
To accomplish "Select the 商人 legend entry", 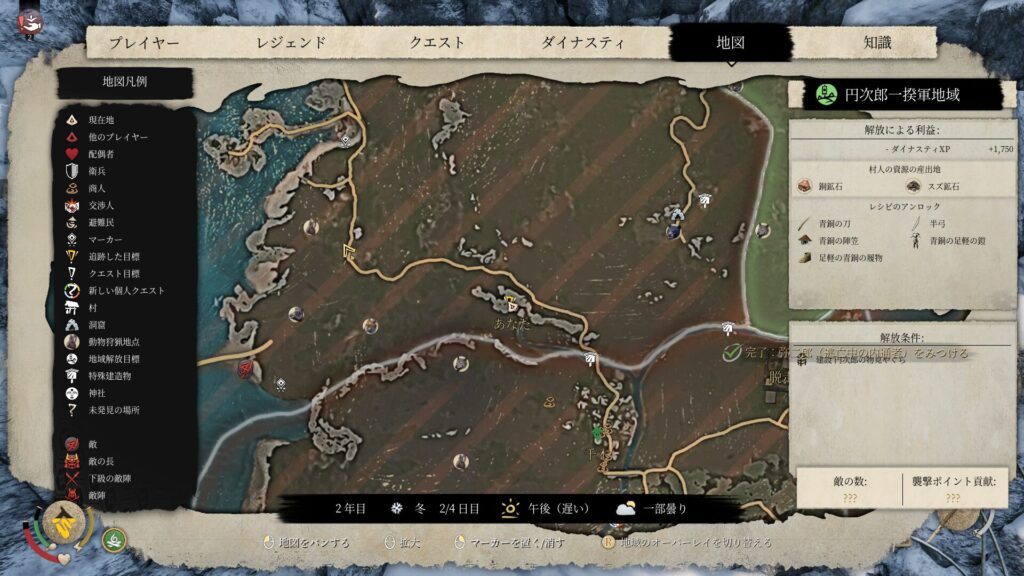I will point(96,188).
